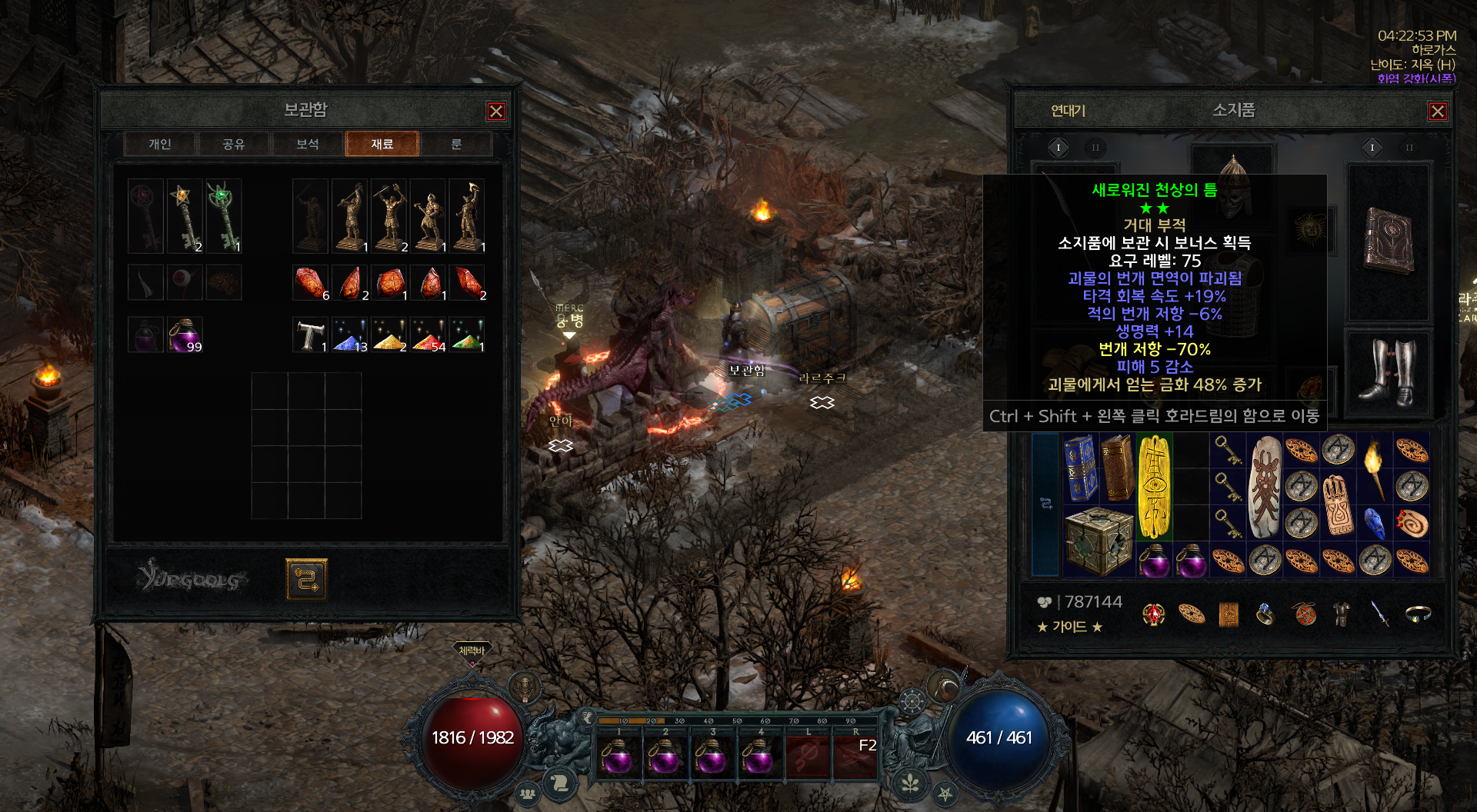Pick the yellow grand charm in inventory
Screen dimensions: 1477x812
(1154, 486)
